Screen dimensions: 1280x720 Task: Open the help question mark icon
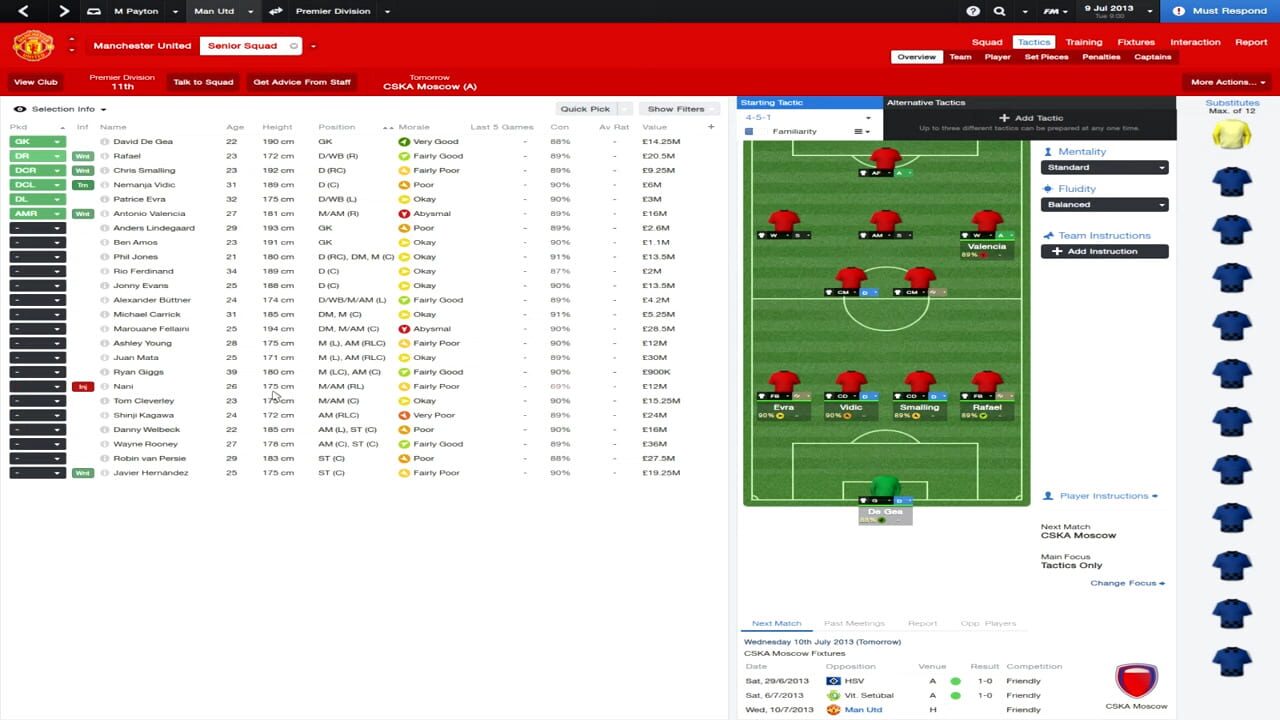coord(973,11)
